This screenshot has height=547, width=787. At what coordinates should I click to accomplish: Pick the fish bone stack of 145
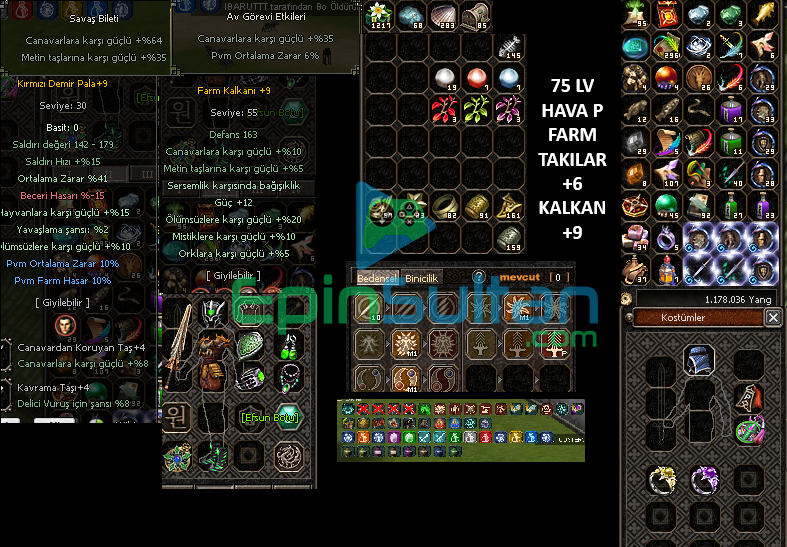tap(509, 46)
